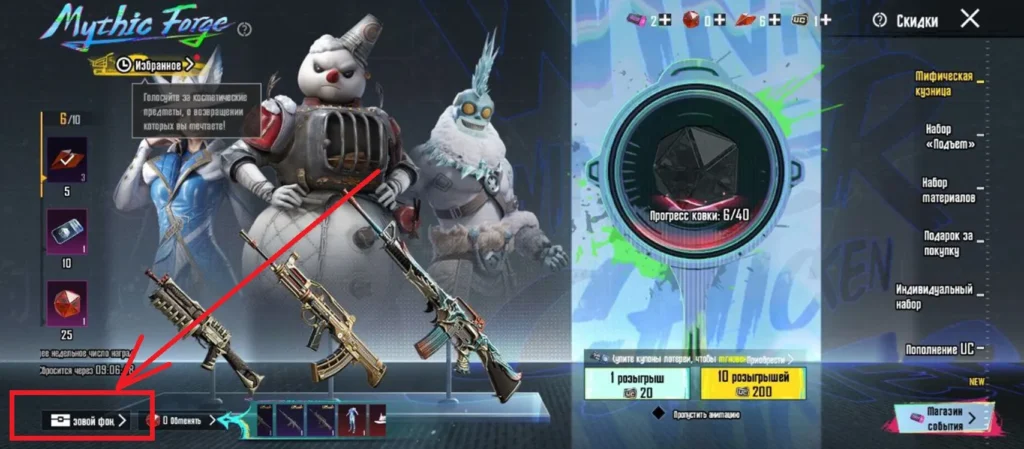Open the Индивидуальный набор tab
The image size is (1024, 449).
[935, 295]
